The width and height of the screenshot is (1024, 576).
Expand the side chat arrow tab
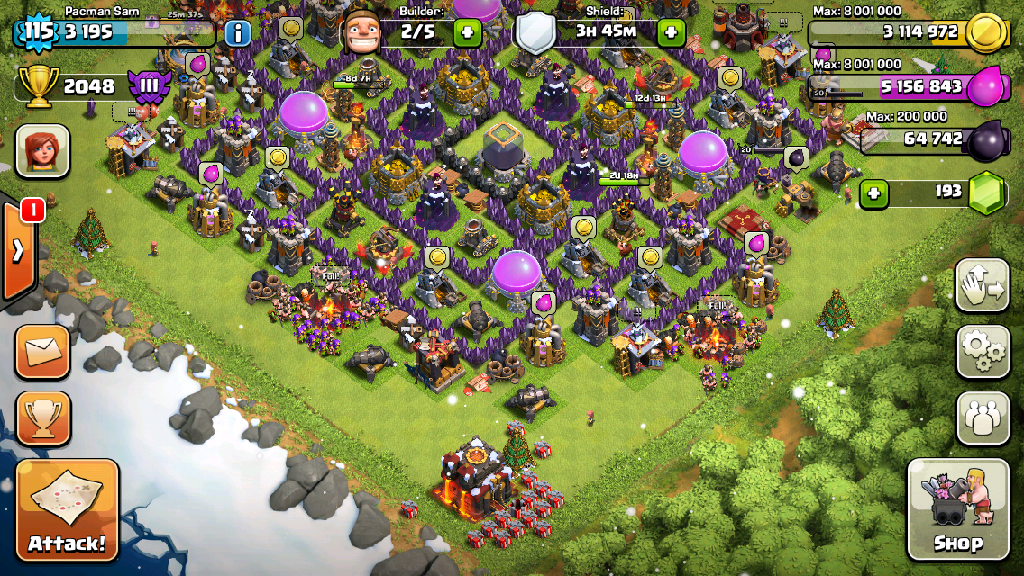(19, 248)
